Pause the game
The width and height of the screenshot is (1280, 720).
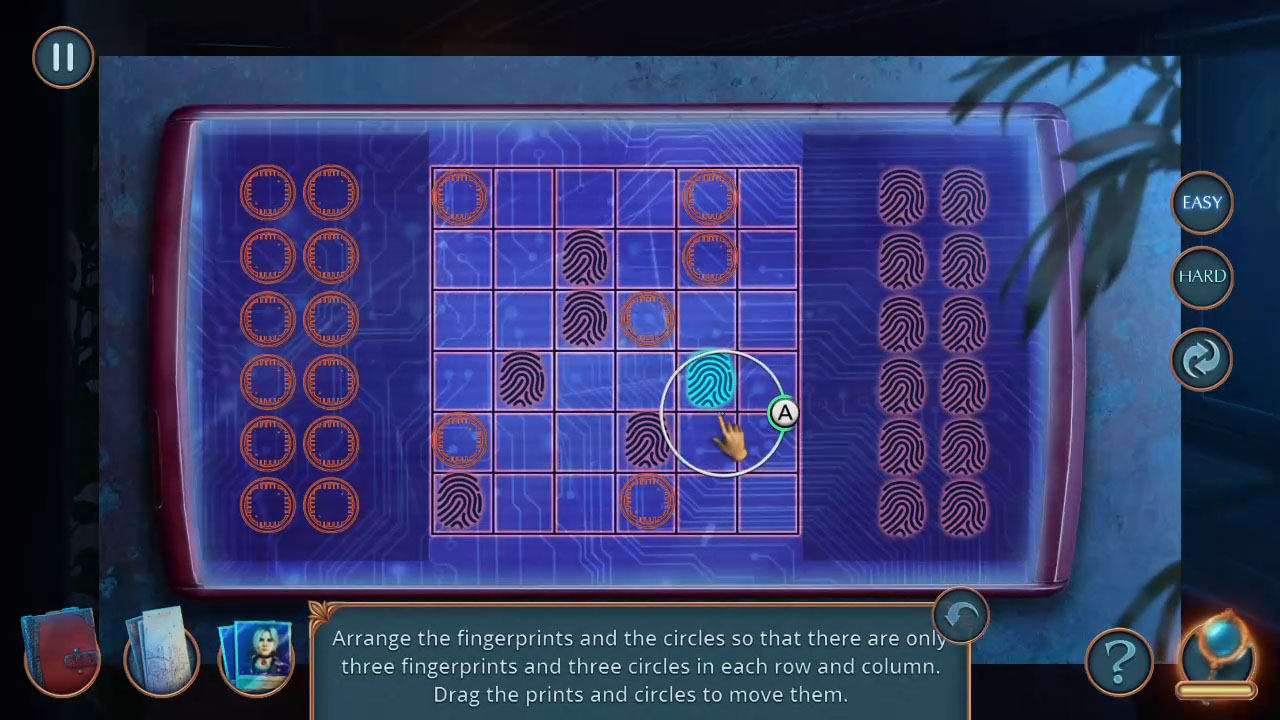coord(62,57)
